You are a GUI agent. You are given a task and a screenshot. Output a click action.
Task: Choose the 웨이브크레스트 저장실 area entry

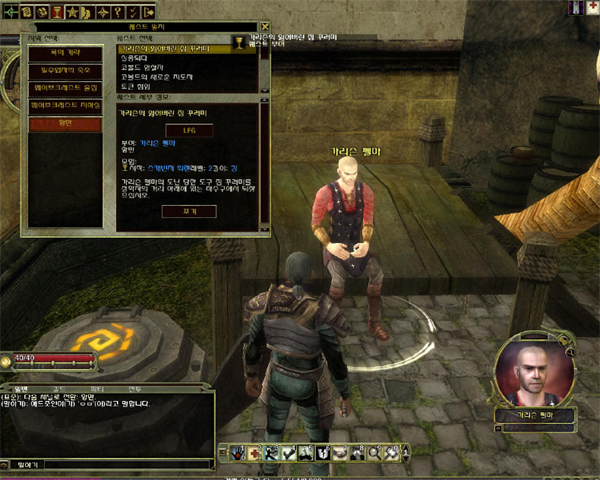click(x=64, y=105)
